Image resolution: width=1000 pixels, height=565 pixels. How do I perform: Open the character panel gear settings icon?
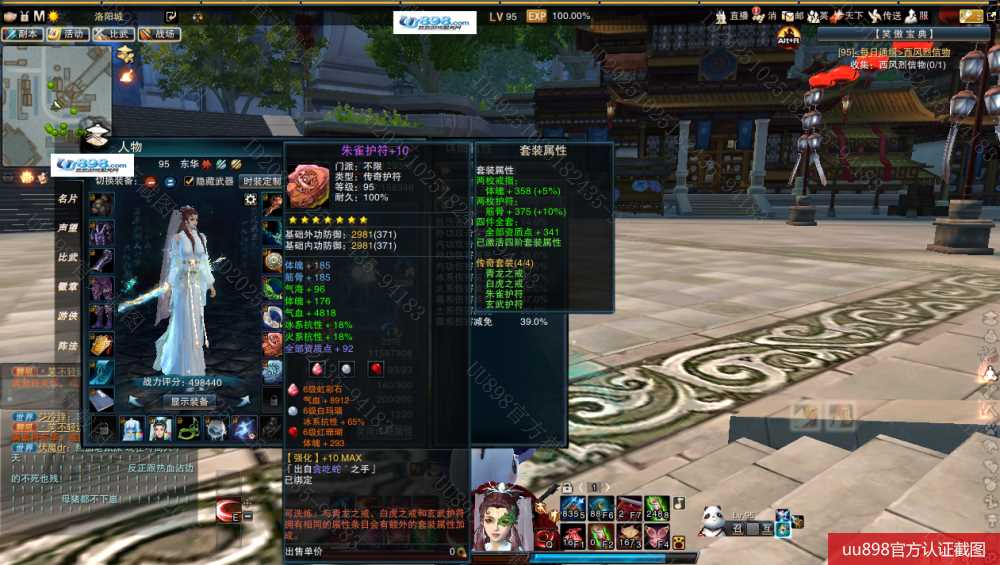tap(250, 199)
